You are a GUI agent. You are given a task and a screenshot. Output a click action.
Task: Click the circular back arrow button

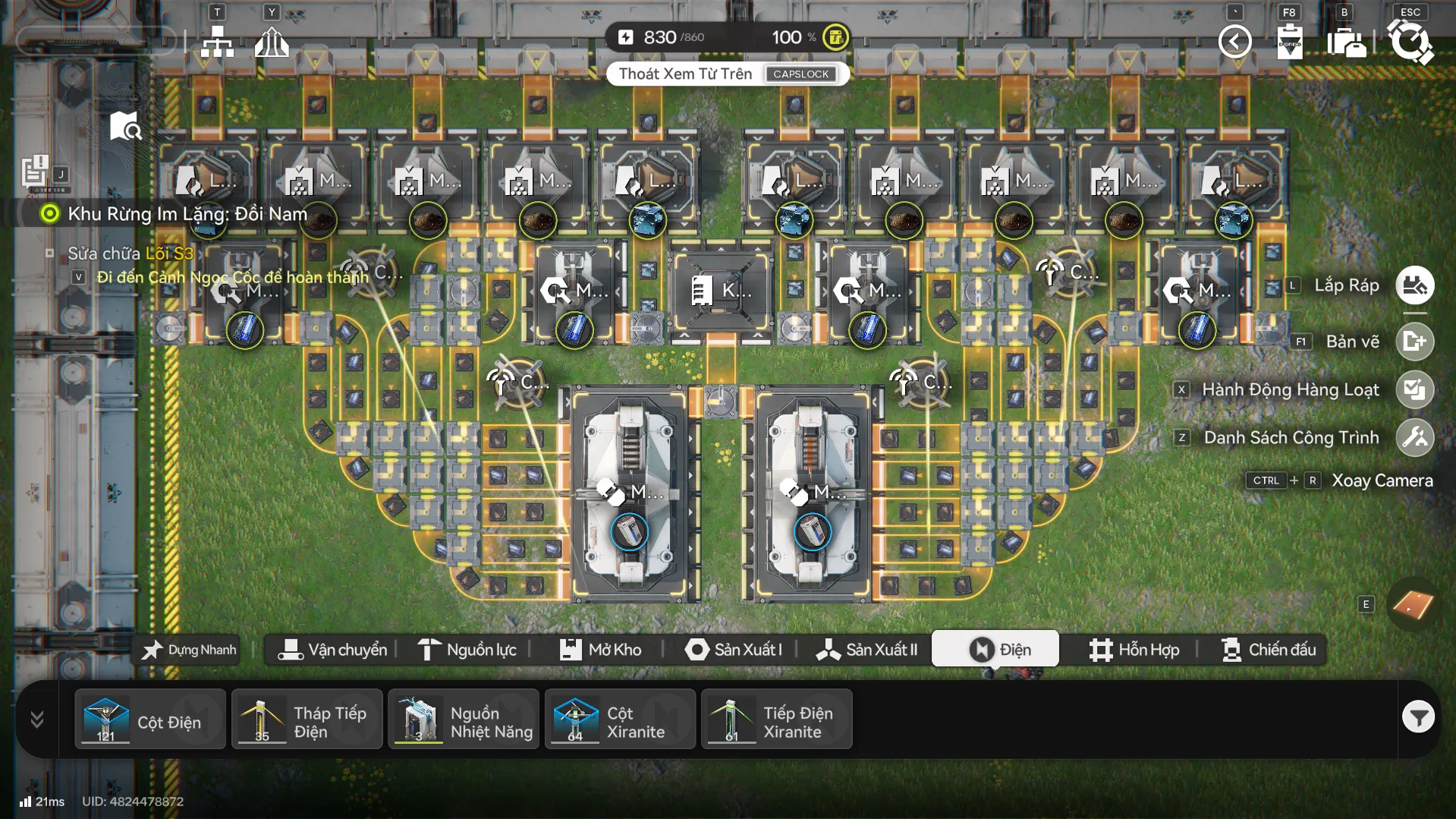tap(1234, 41)
